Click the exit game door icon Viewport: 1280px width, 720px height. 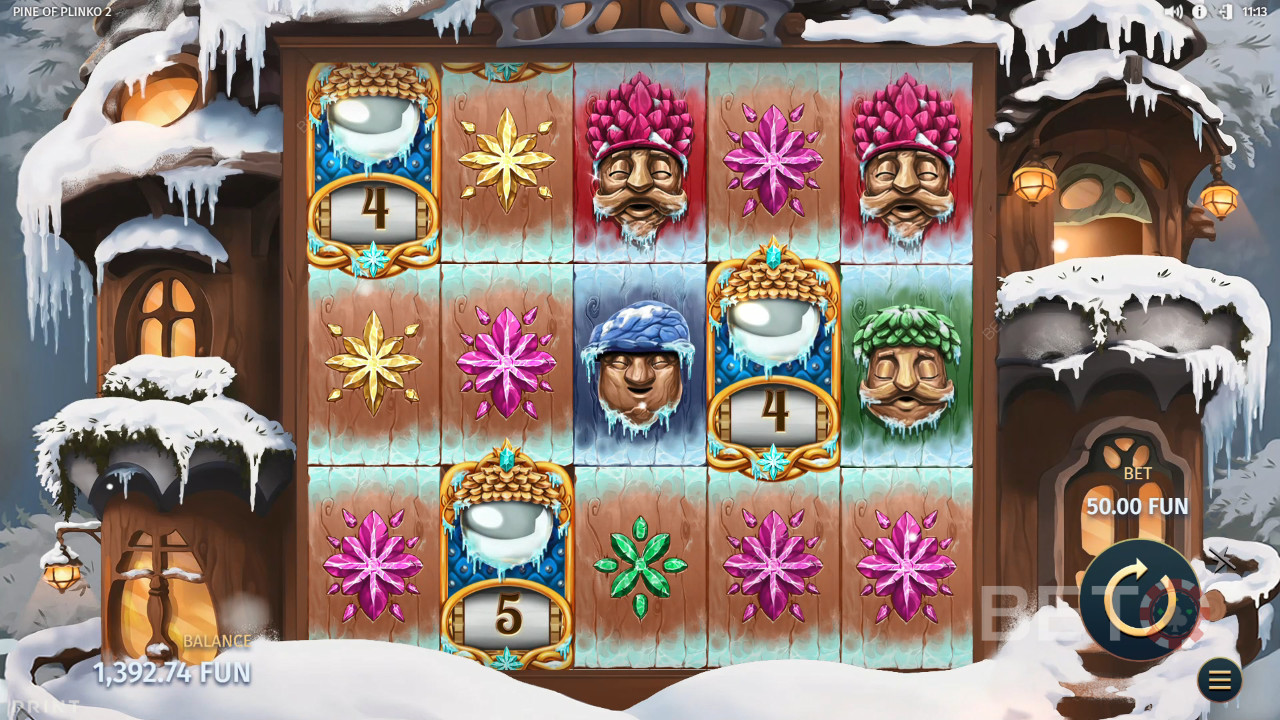(x=1225, y=12)
